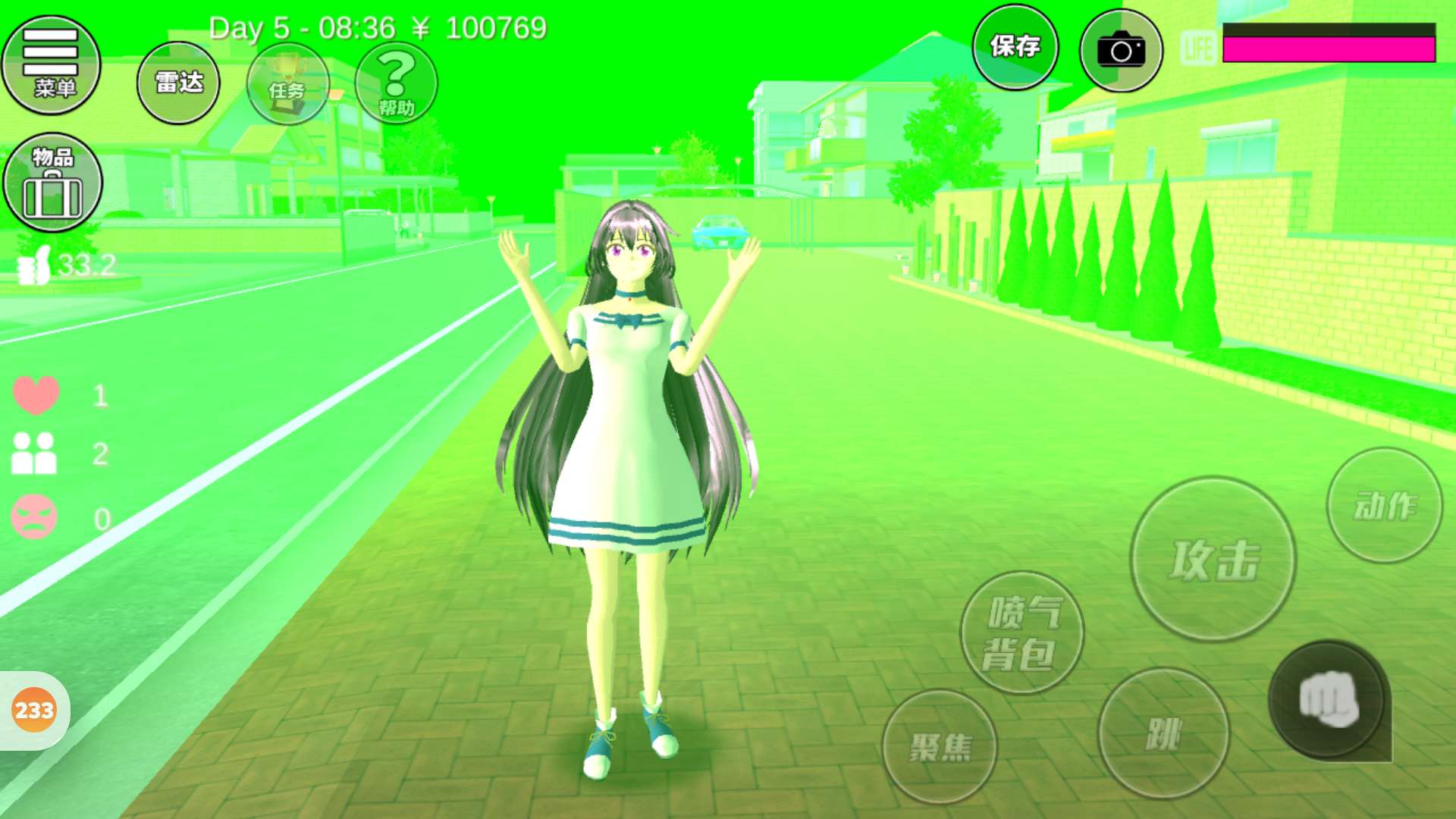Tap the 聚焦 focus button
1456x819 pixels.
pos(940,747)
